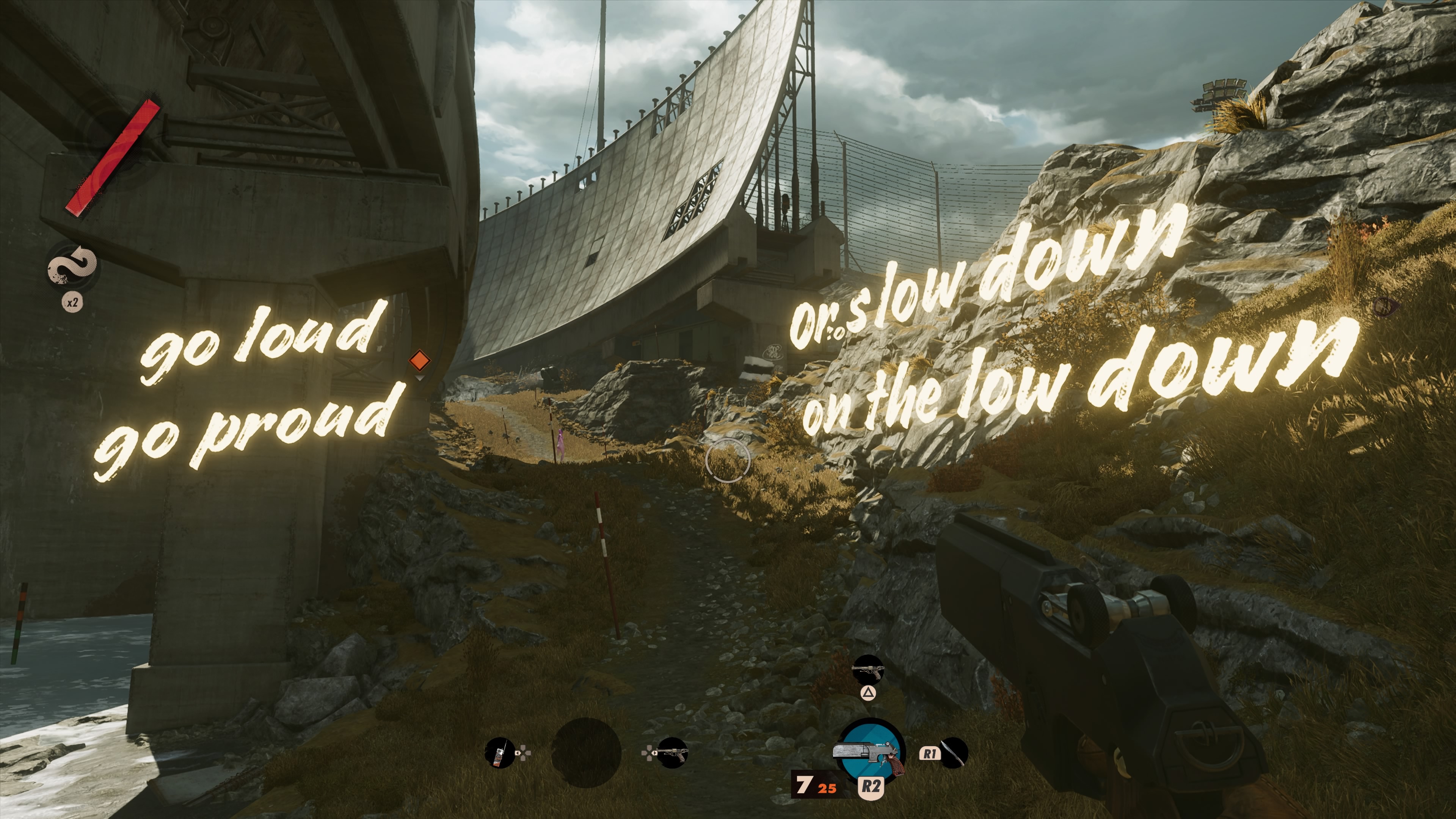The image size is (1456, 819).
Task: Switch to the holstered pistol above the equipped weapon
Action: click(x=868, y=670)
